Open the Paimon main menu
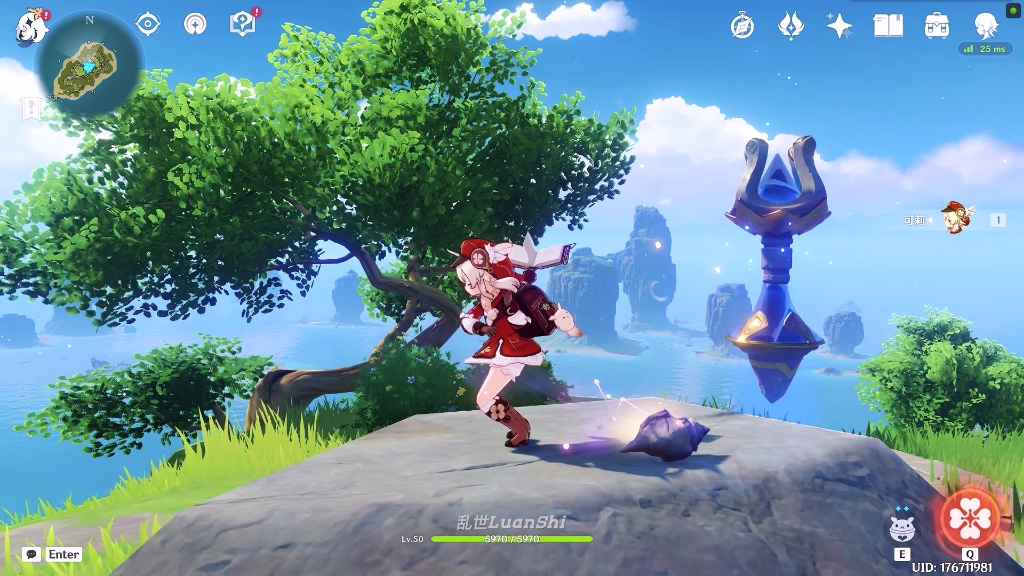The width and height of the screenshot is (1024, 576). pos(31,27)
